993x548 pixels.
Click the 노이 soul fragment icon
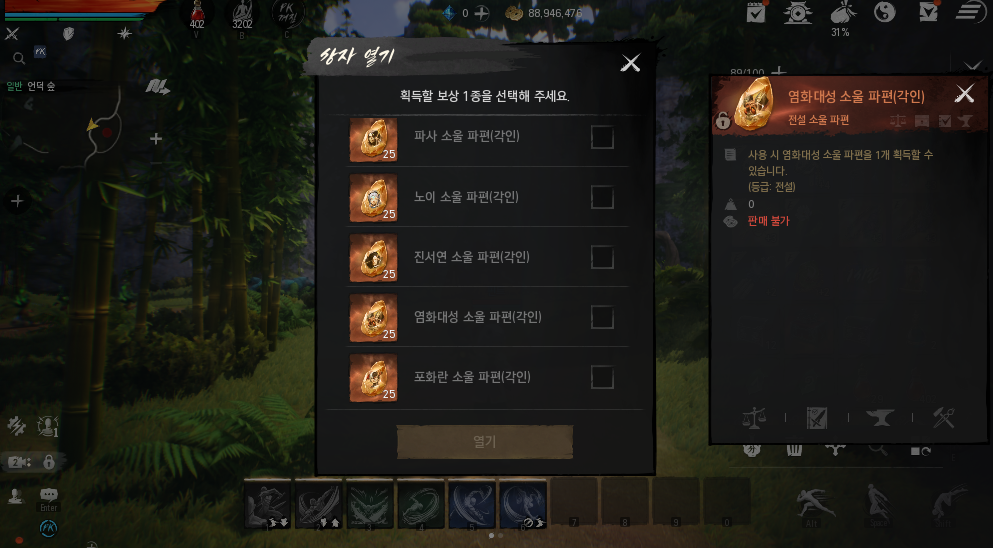373,198
